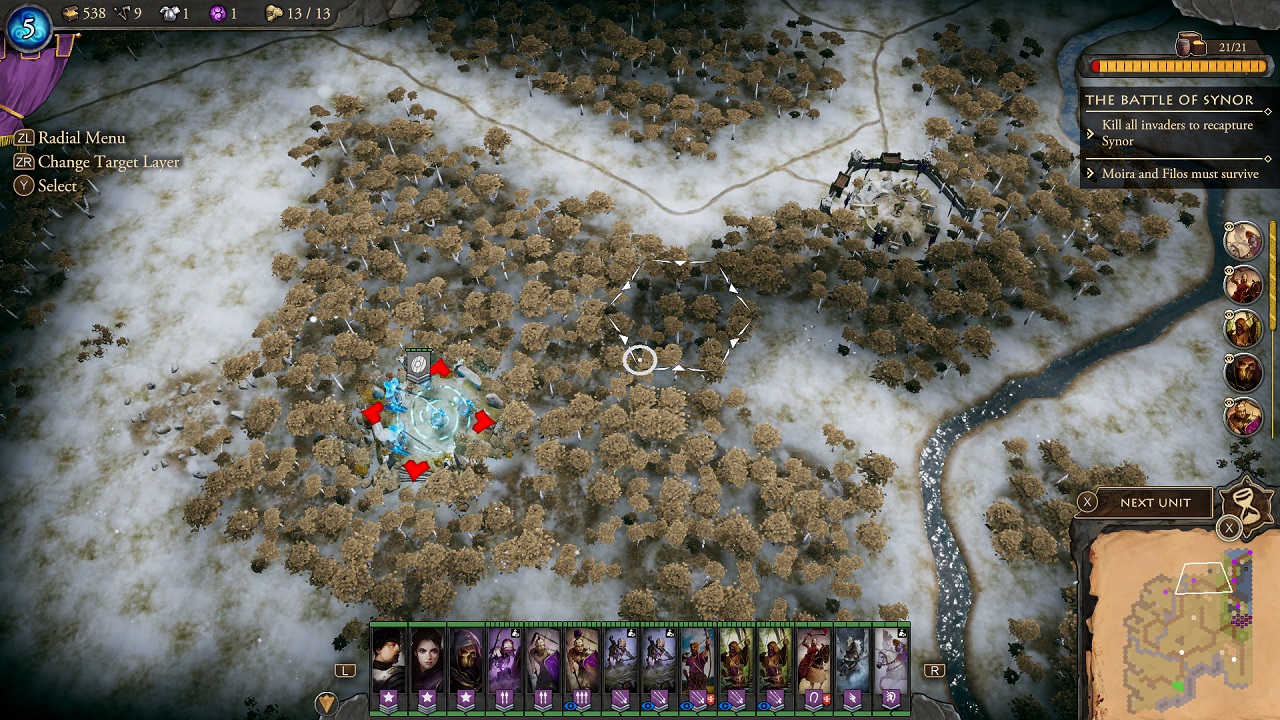Select the gold resource icon showing 538
Screen dimensions: 1280x720
[x=70, y=13]
